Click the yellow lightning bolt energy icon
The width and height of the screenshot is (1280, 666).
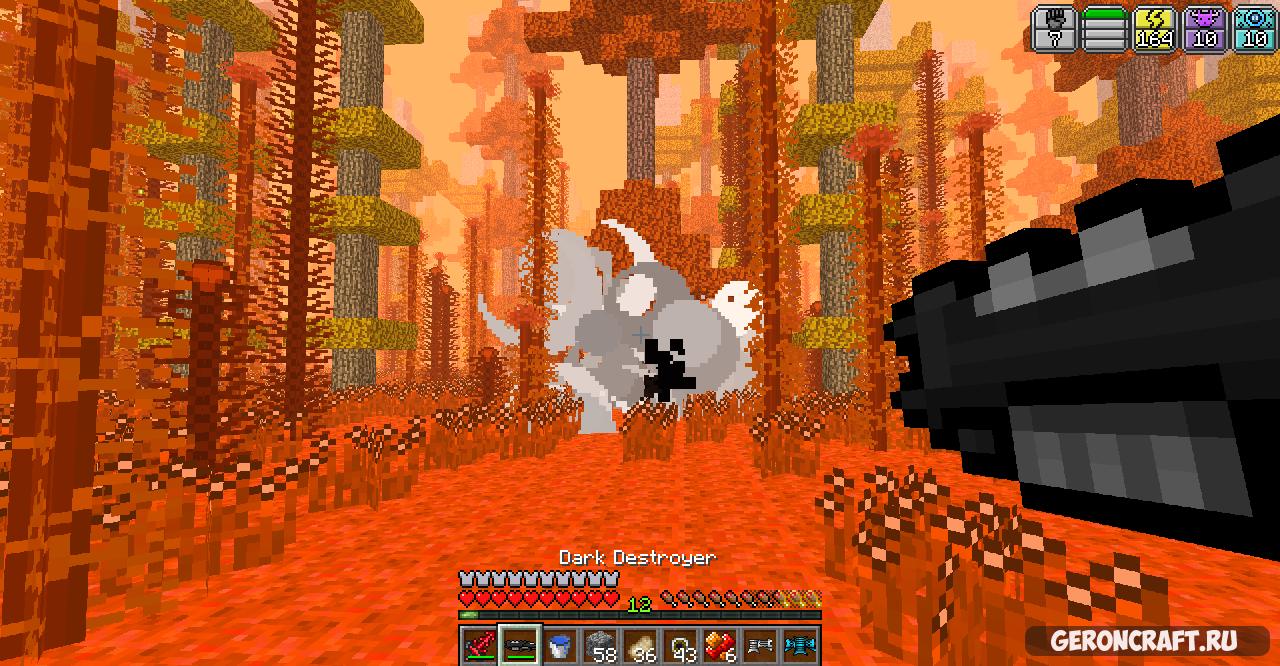pyautogui.click(x=1153, y=27)
